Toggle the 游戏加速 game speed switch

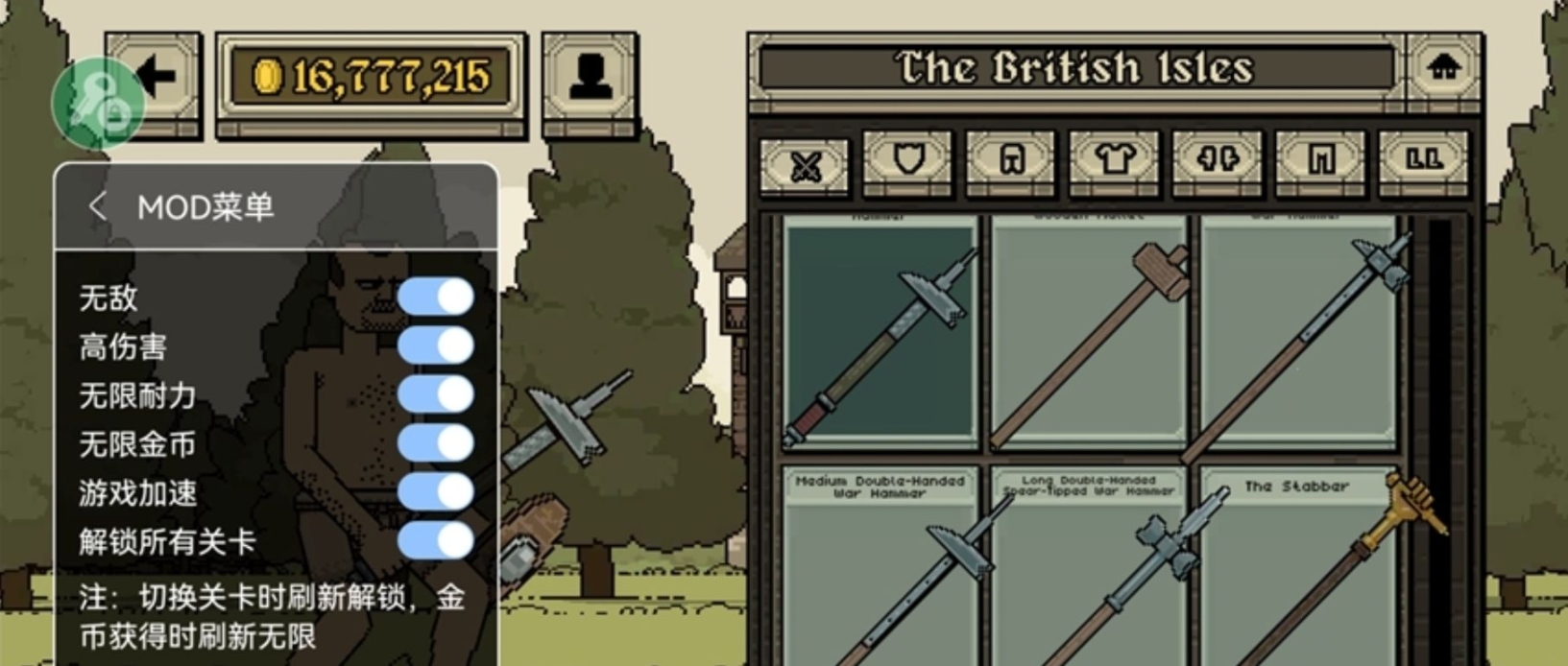[435, 492]
